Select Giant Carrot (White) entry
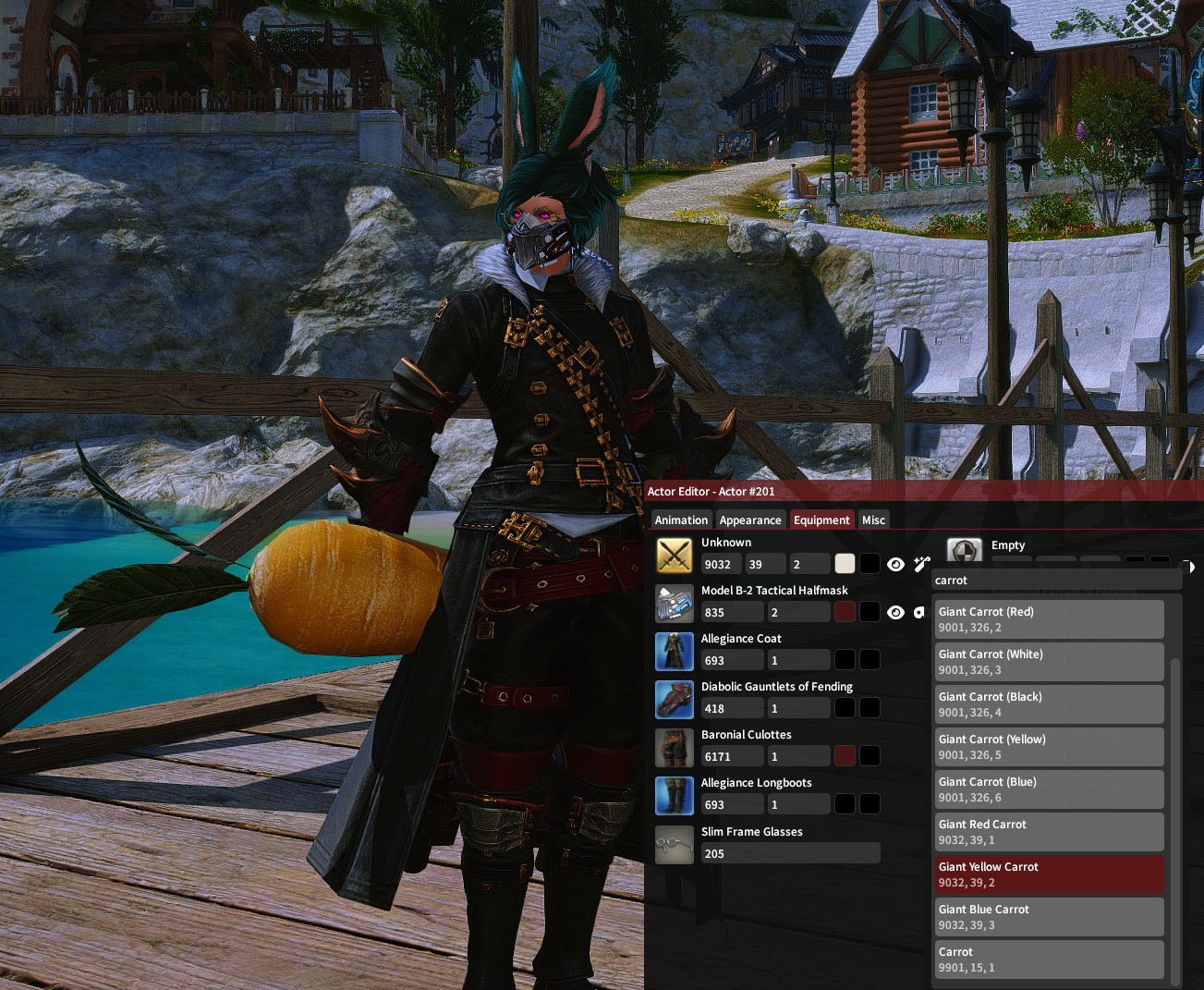The width and height of the screenshot is (1204, 990). 1049,662
